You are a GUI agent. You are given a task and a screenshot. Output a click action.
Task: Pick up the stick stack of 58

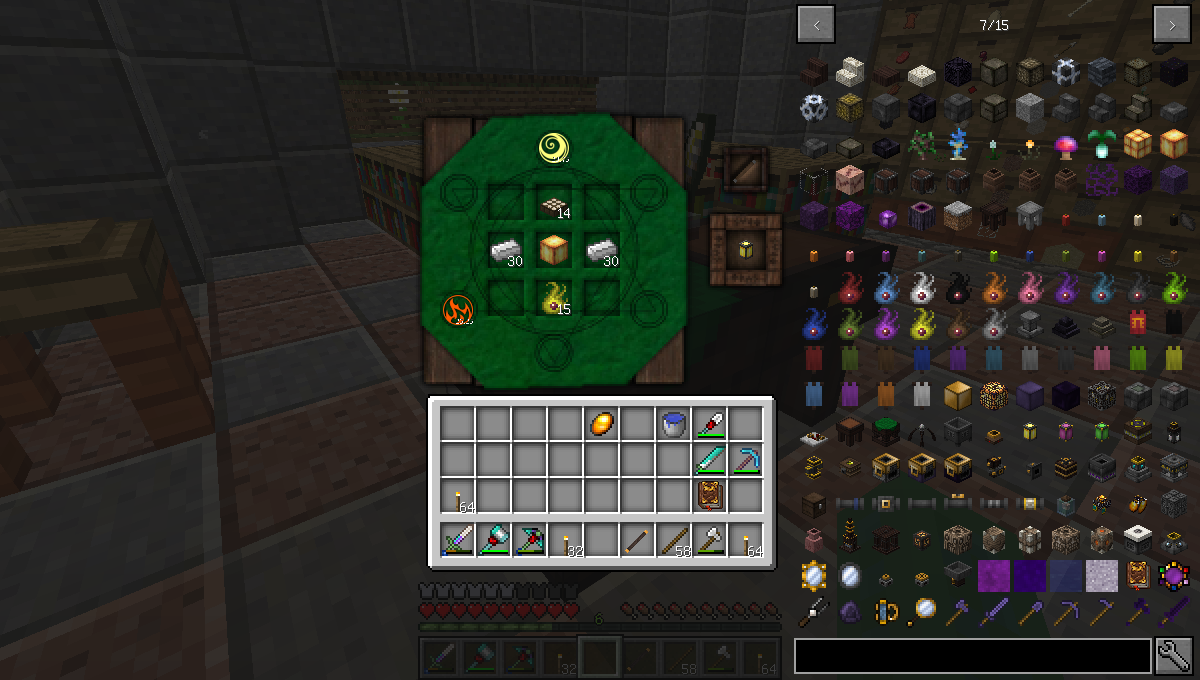(x=674, y=543)
